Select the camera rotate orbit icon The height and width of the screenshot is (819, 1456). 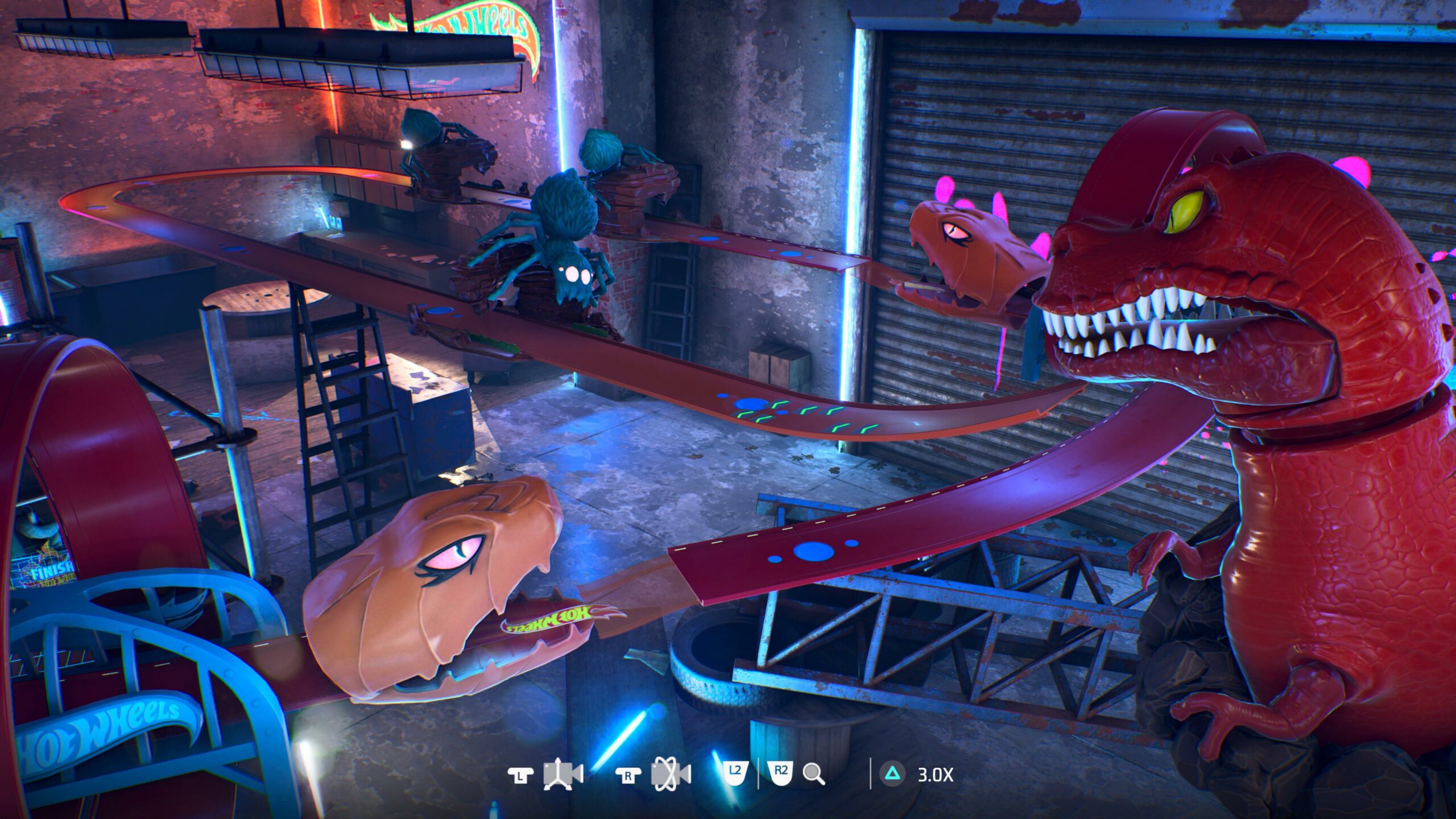pos(671,774)
